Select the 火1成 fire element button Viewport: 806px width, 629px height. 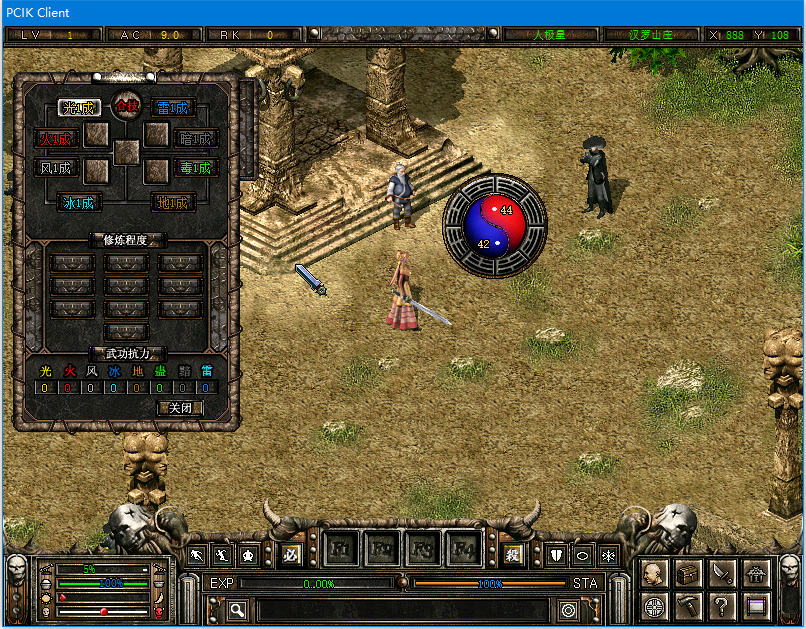pyautogui.click(x=55, y=138)
